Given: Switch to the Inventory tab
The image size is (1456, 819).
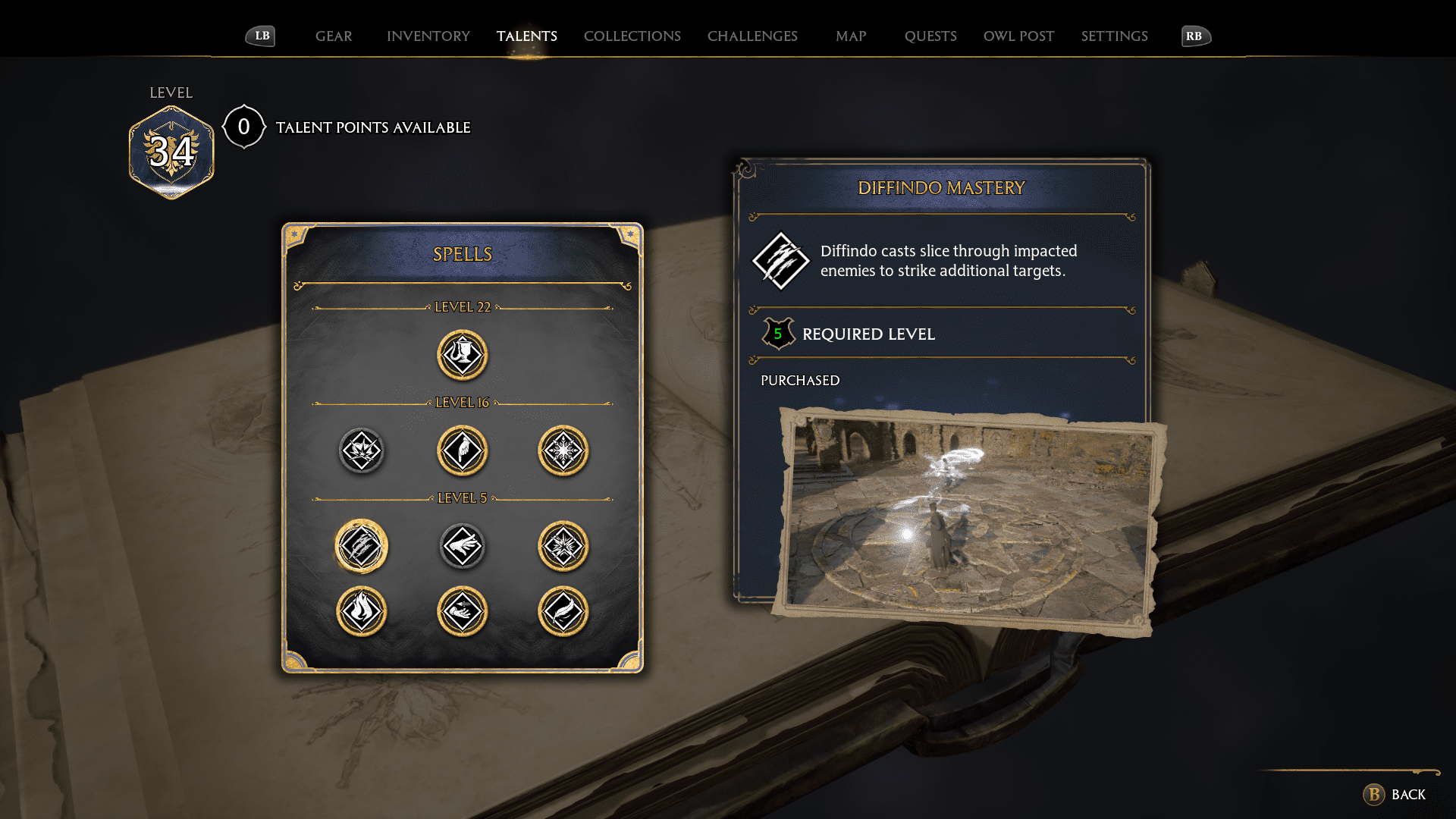Looking at the screenshot, I should click(428, 36).
